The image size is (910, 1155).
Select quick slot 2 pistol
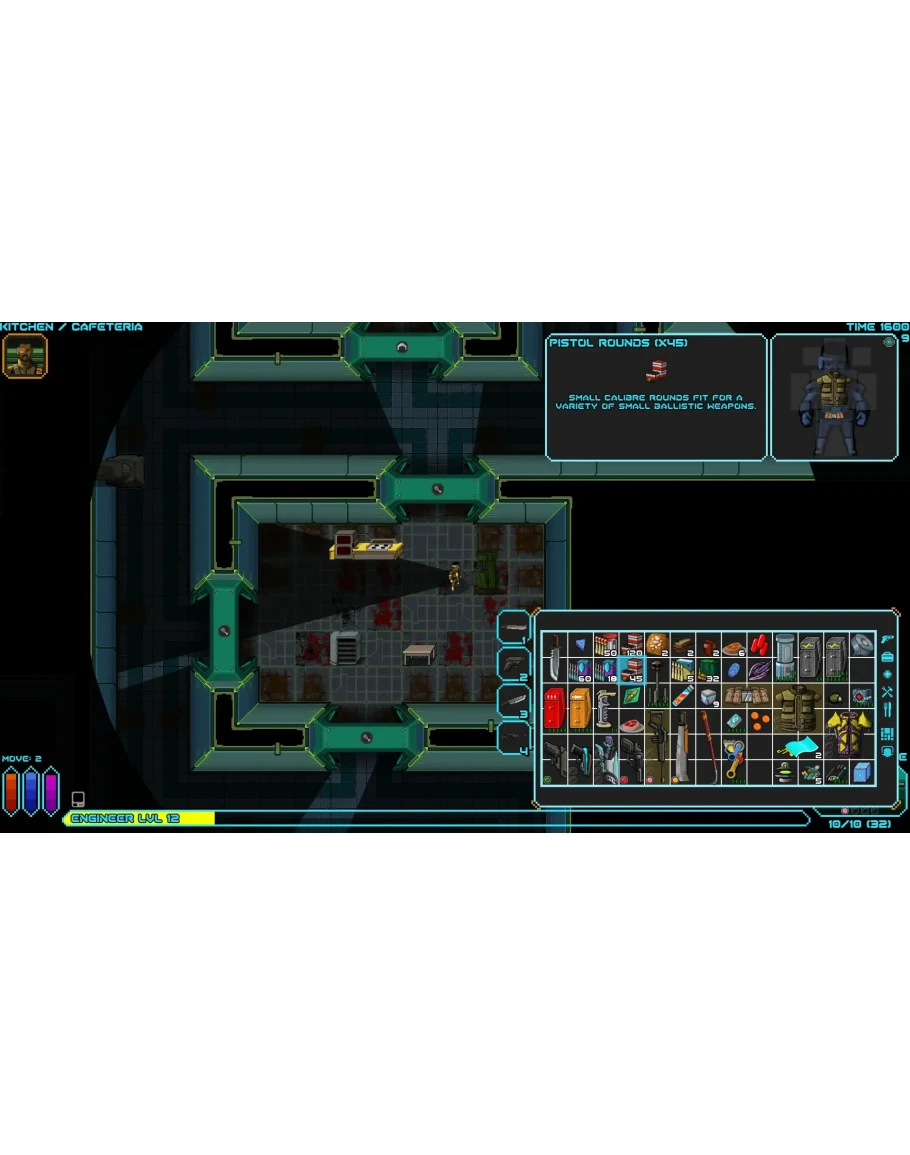[x=515, y=663]
